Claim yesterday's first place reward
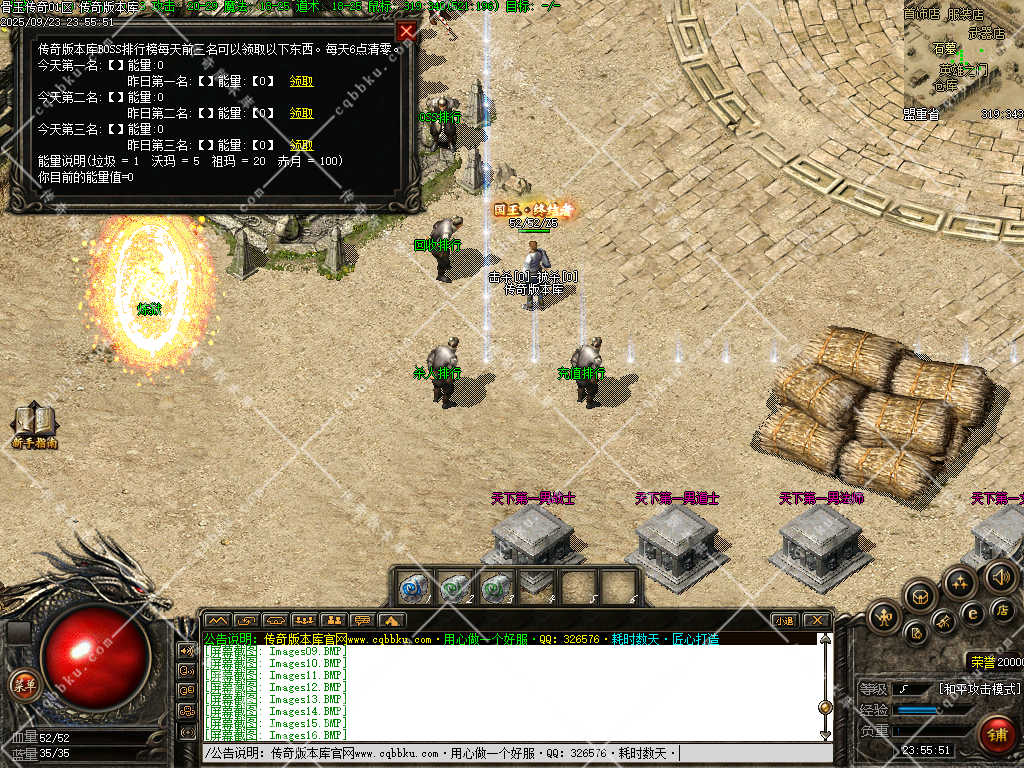1024x768 pixels. 301,81
